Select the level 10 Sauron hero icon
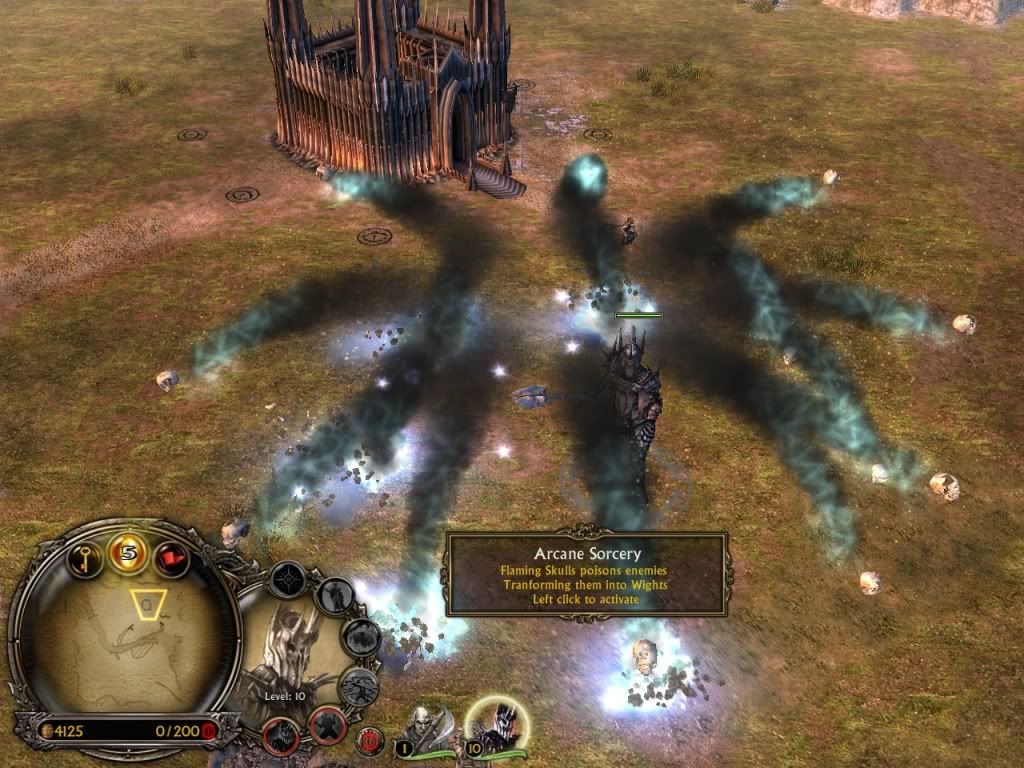This screenshot has height=768, width=1024. pyautogui.click(x=497, y=726)
